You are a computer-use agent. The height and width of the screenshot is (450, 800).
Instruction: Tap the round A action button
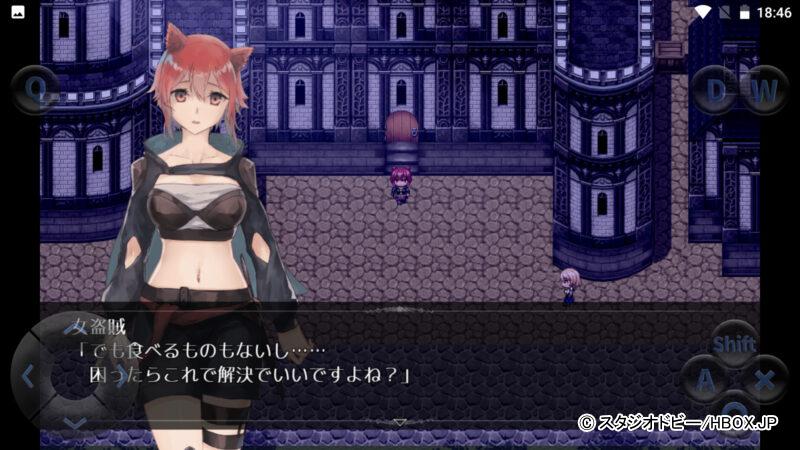tap(706, 380)
